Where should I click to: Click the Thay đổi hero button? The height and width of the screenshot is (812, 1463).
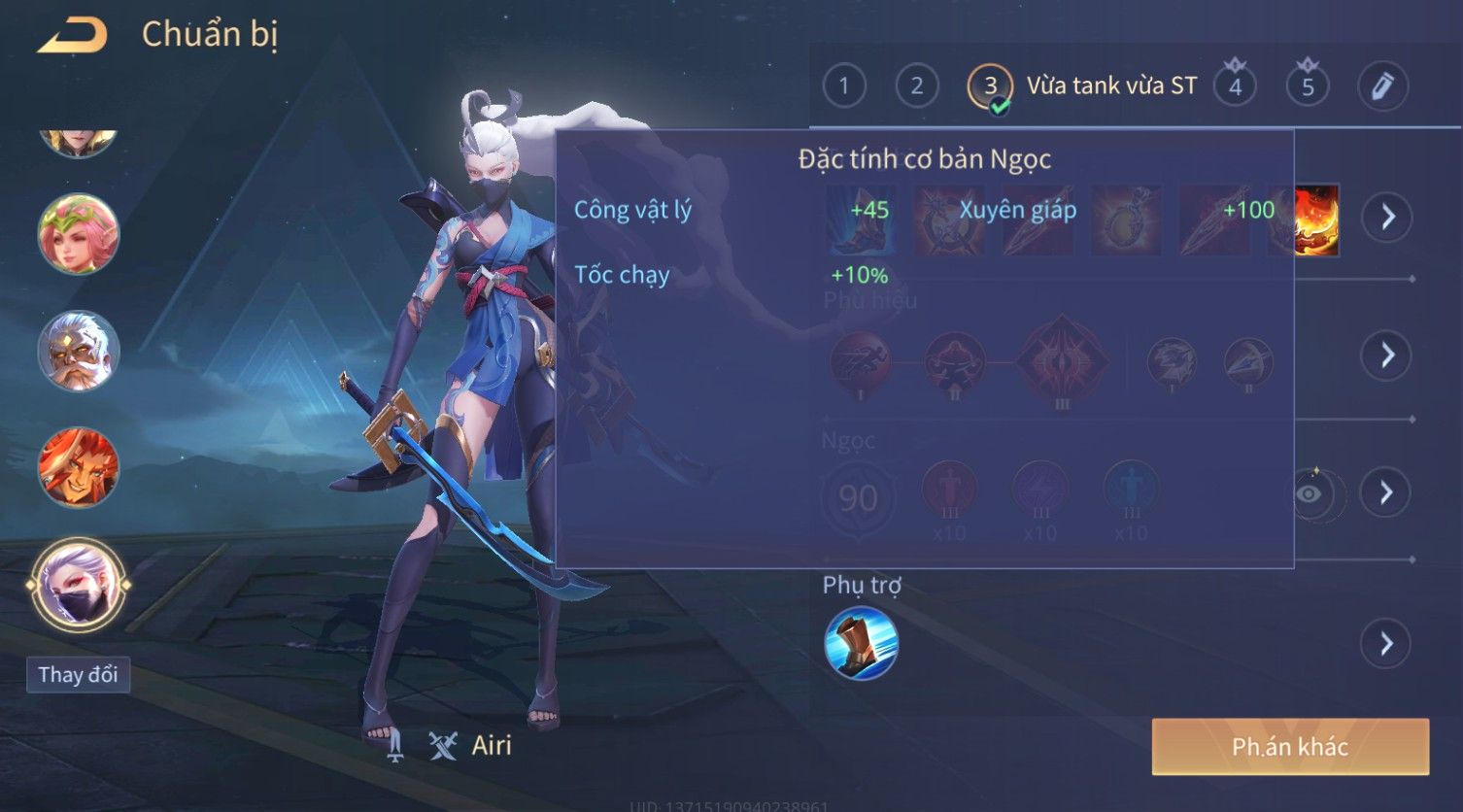[x=78, y=674]
